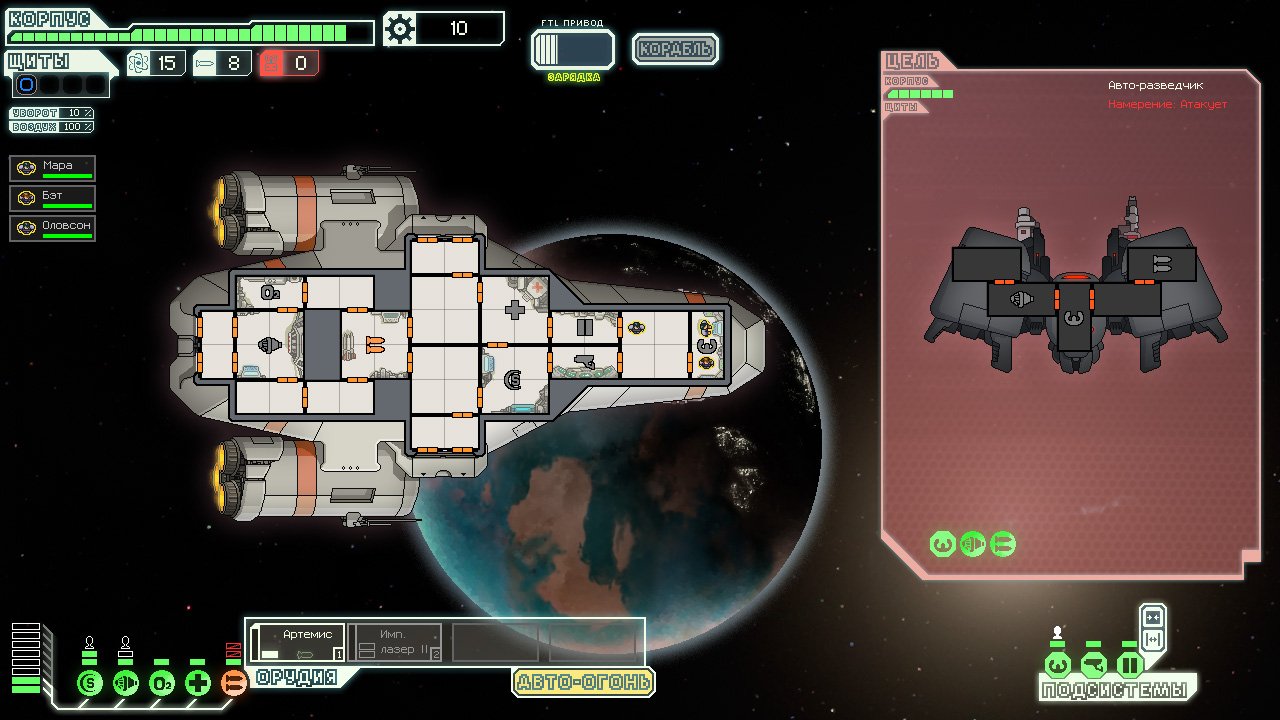This screenshot has width=1280, height=720.
Task: Select the Имп. лазер II weapon slot
Action: 393,640
